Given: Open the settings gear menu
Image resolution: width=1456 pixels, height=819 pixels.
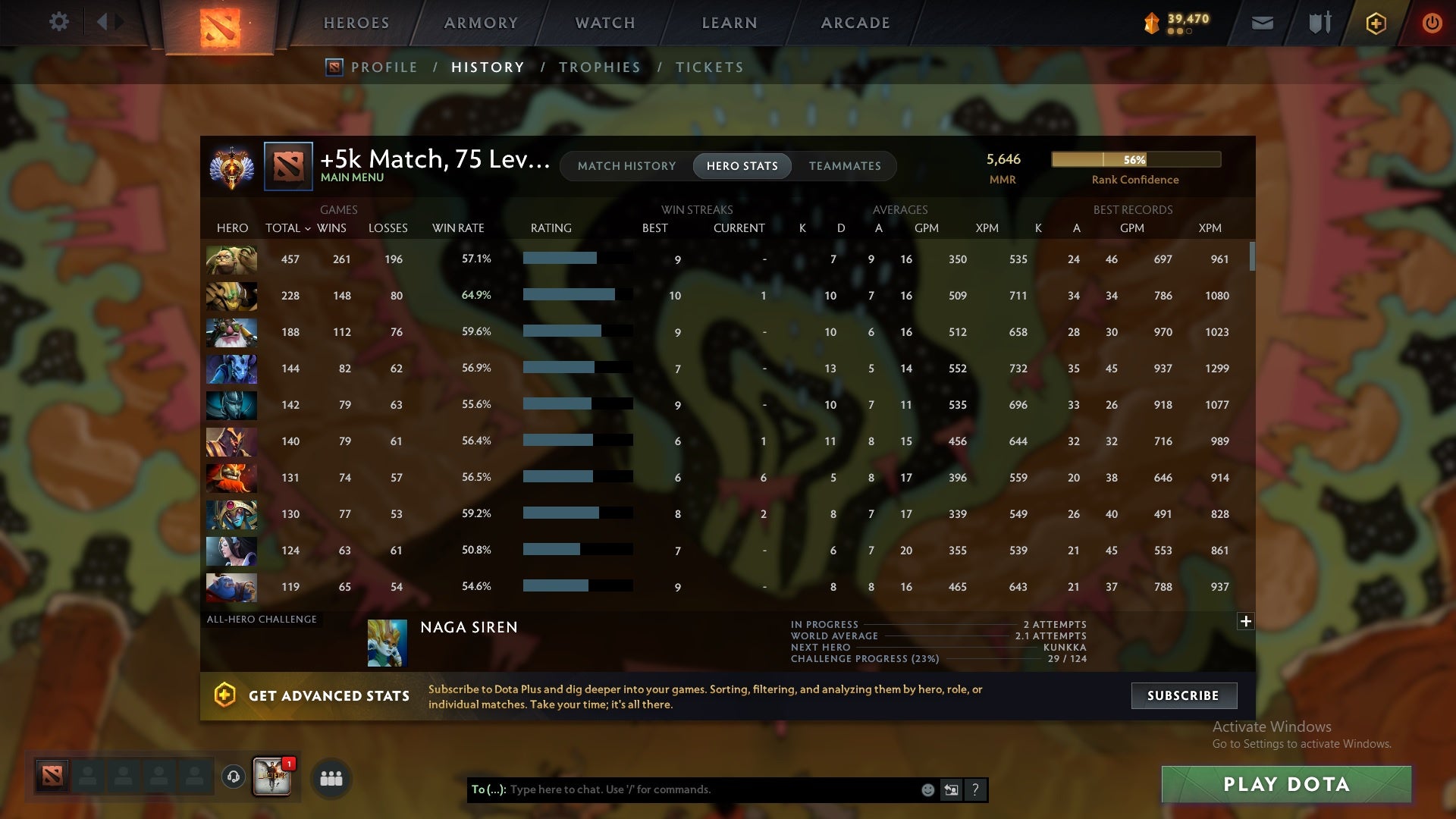Looking at the screenshot, I should [59, 22].
